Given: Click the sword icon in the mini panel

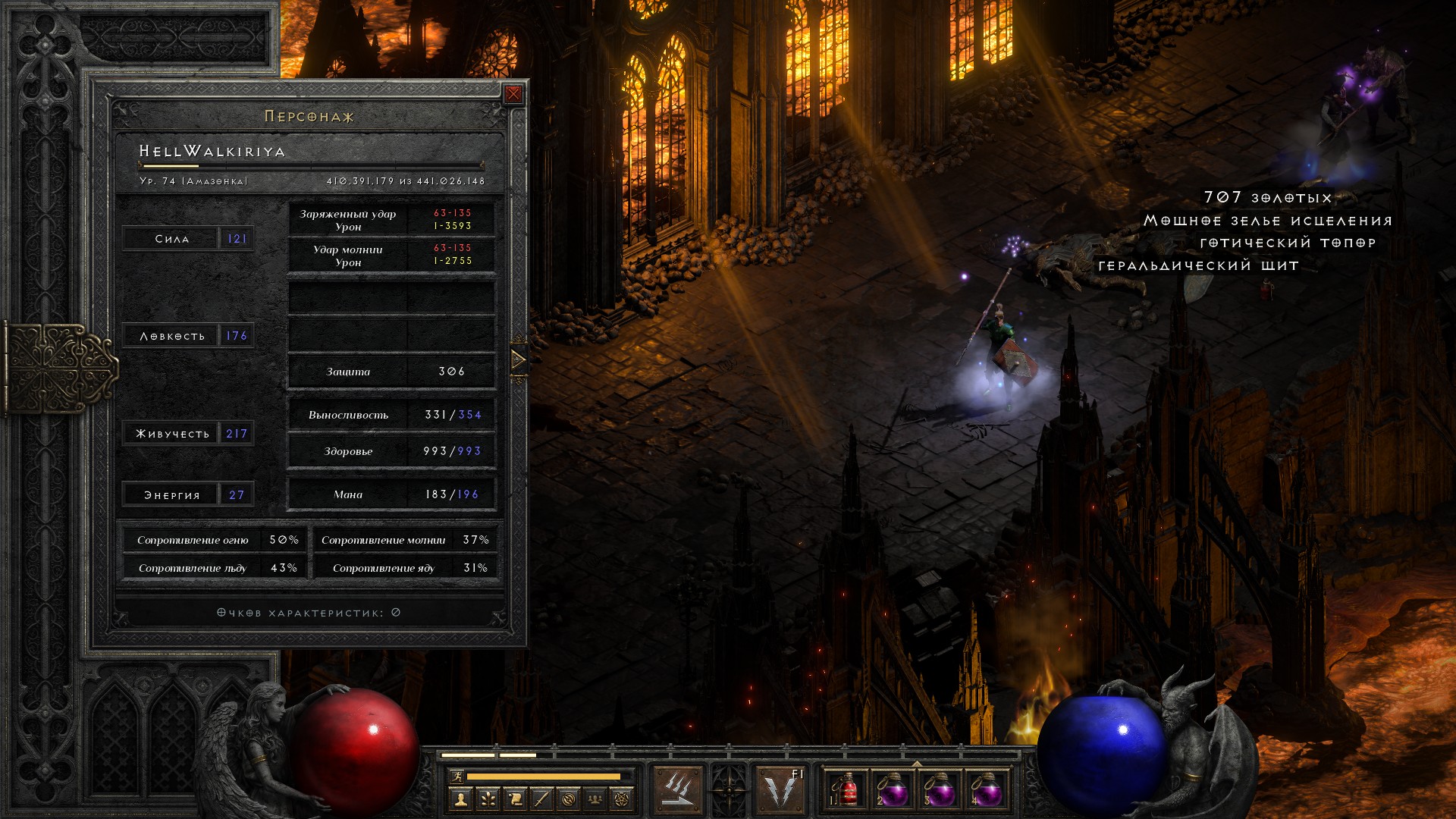Looking at the screenshot, I should (541, 799).
